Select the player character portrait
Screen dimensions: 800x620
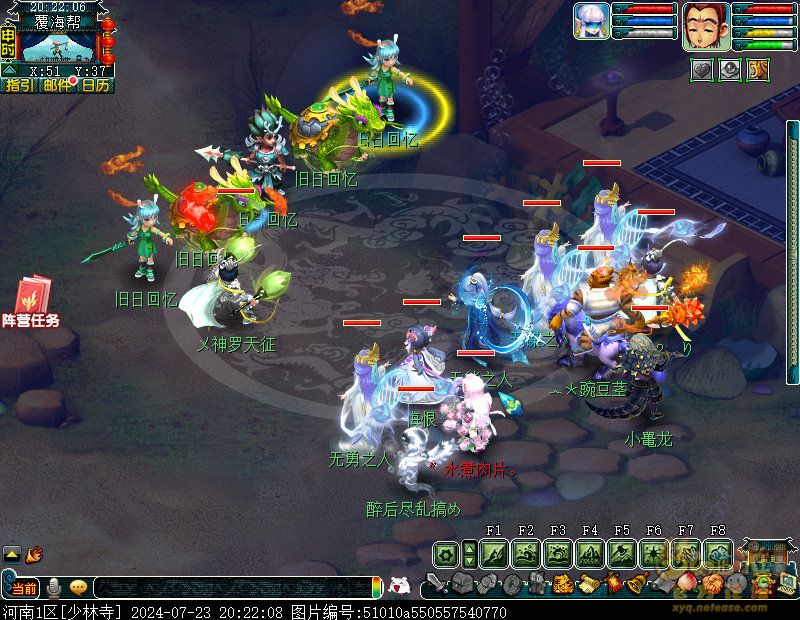pos(705,25)
